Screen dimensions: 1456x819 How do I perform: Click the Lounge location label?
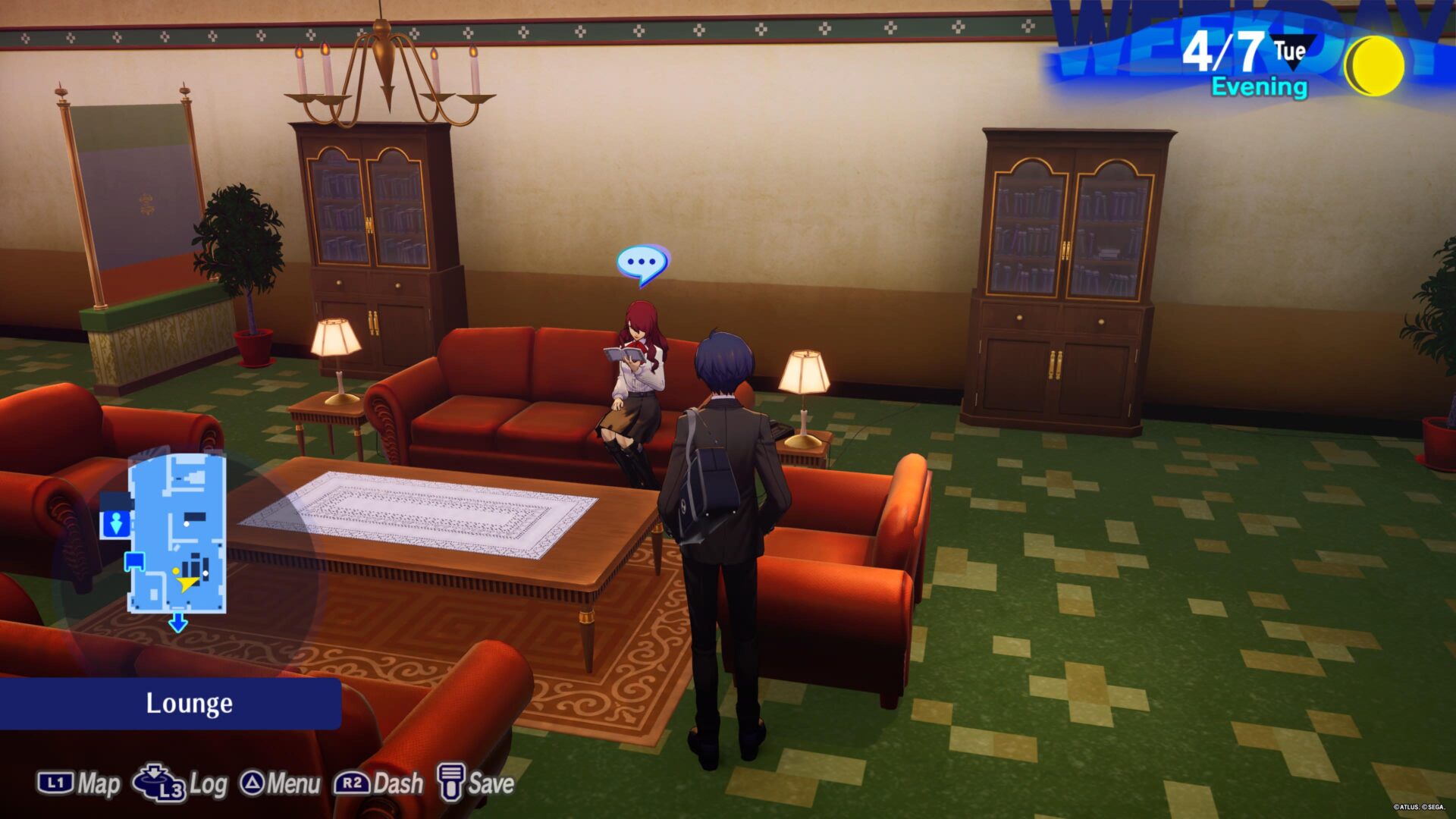coord(189,703)
